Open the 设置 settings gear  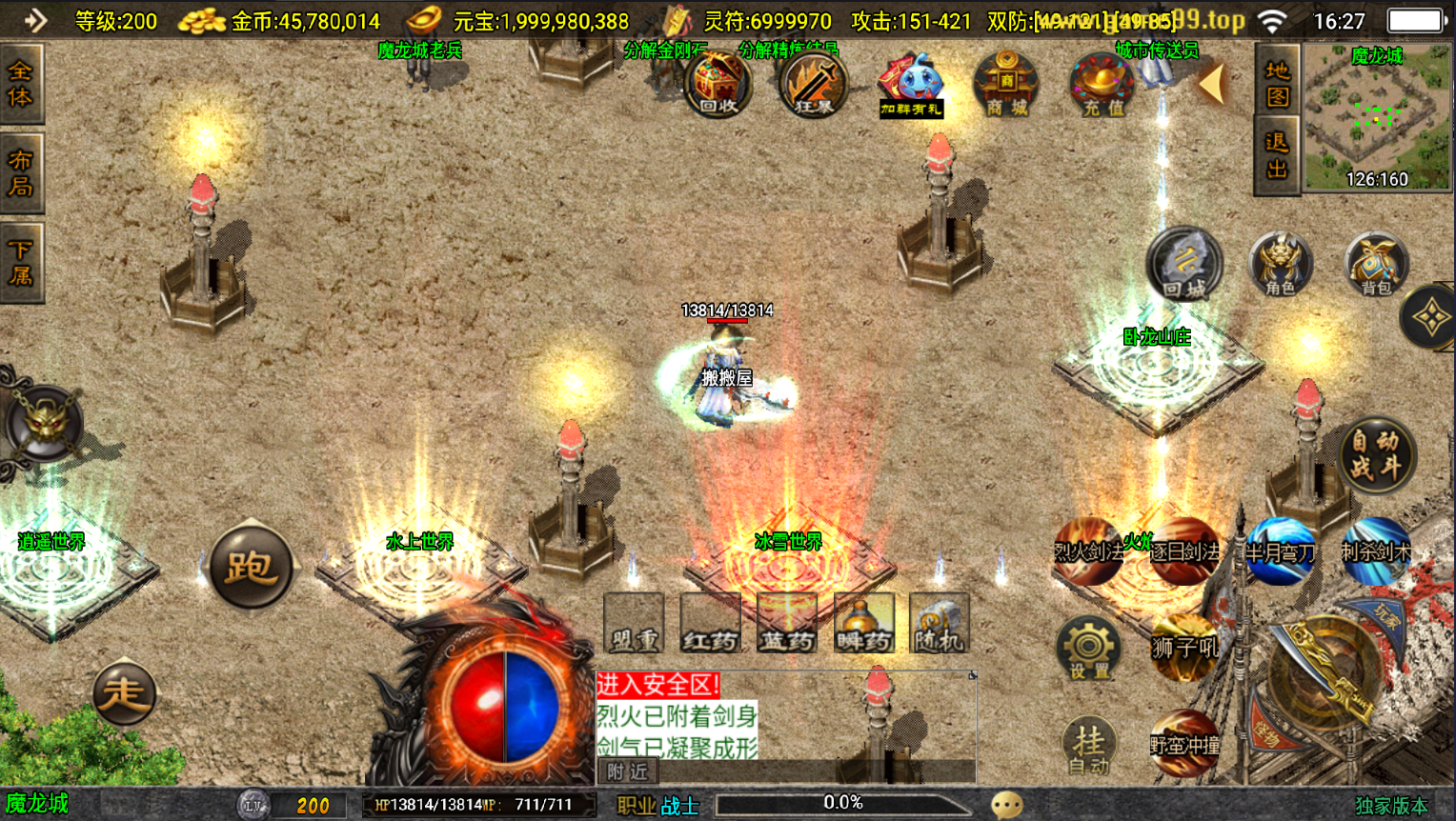click(x=1088, y=648)
